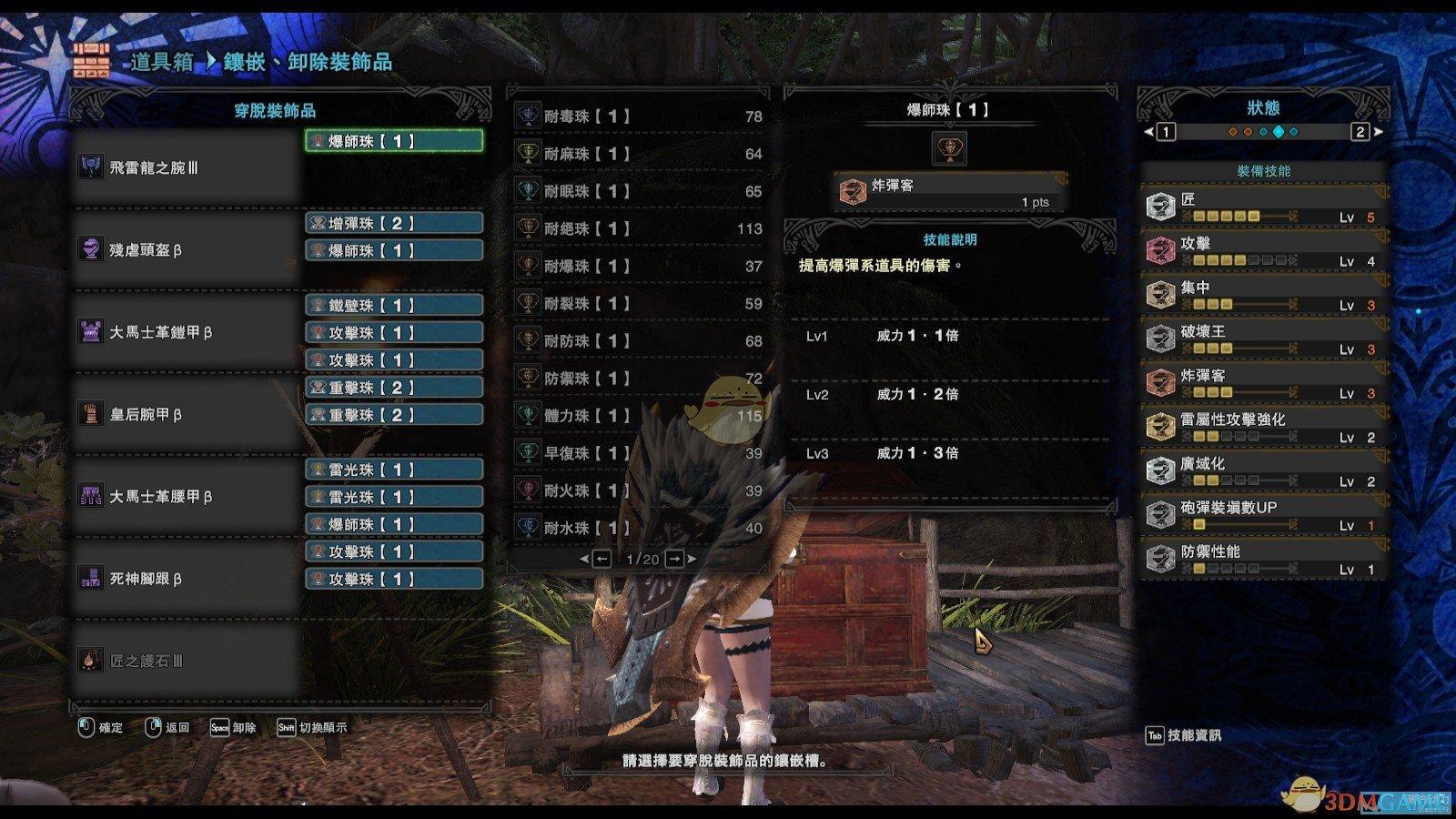Select 耐絕珠【1】 in the jewel list

[639, 228]
